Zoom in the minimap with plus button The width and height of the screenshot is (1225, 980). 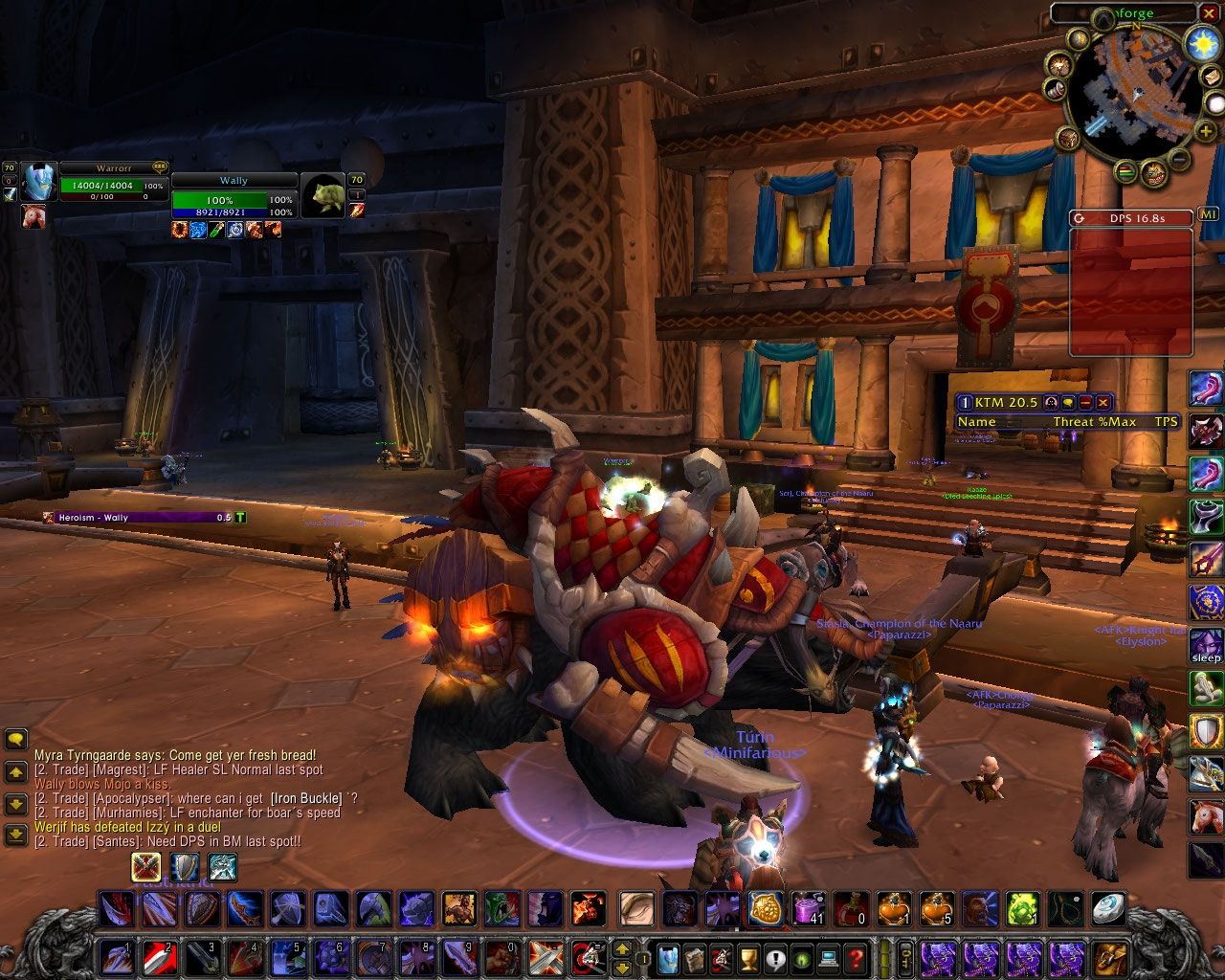1204,132
